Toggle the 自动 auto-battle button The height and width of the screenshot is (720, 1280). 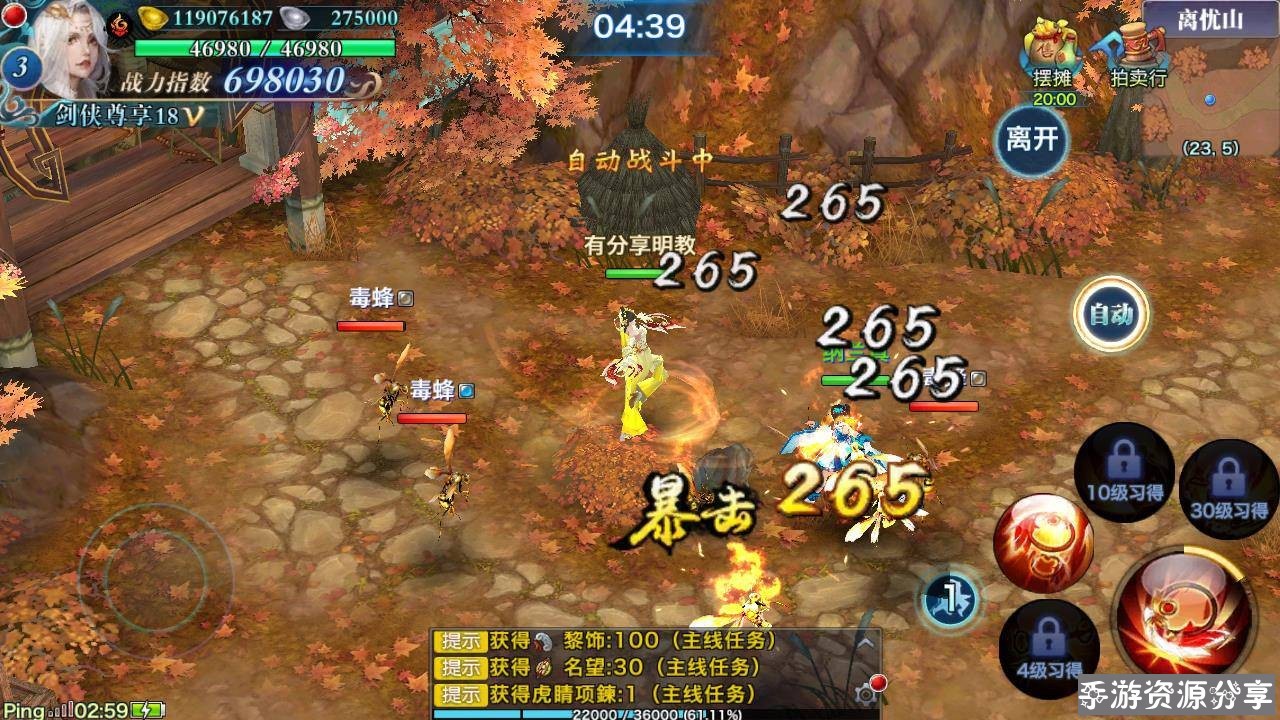click(1111, 314)
